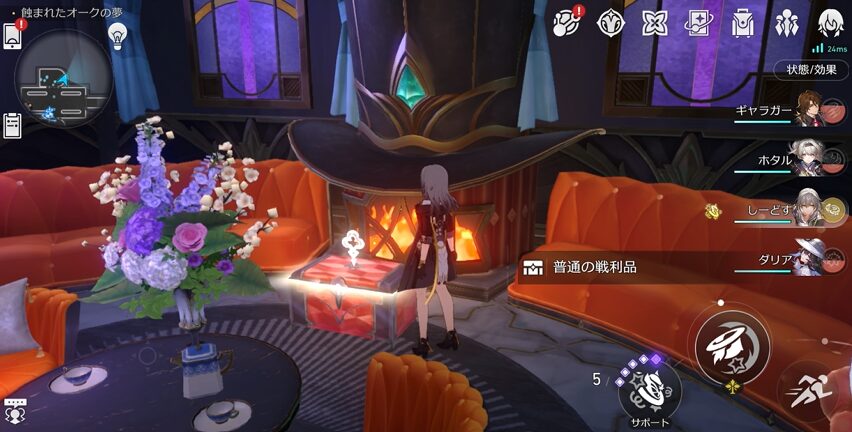Open the clipboard mission log icon

pos(13,125)
